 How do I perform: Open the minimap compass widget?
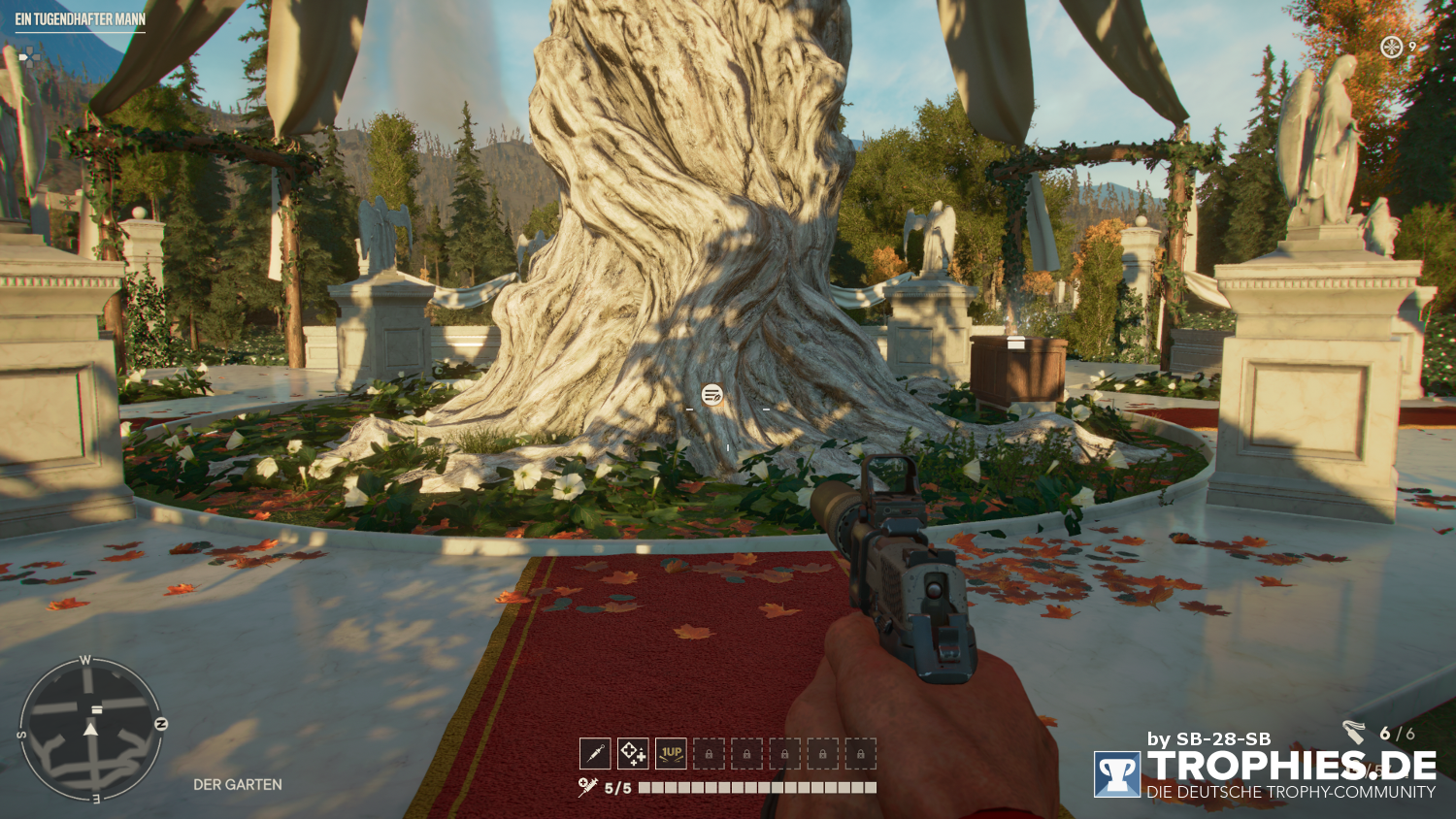tap(93, 730)
